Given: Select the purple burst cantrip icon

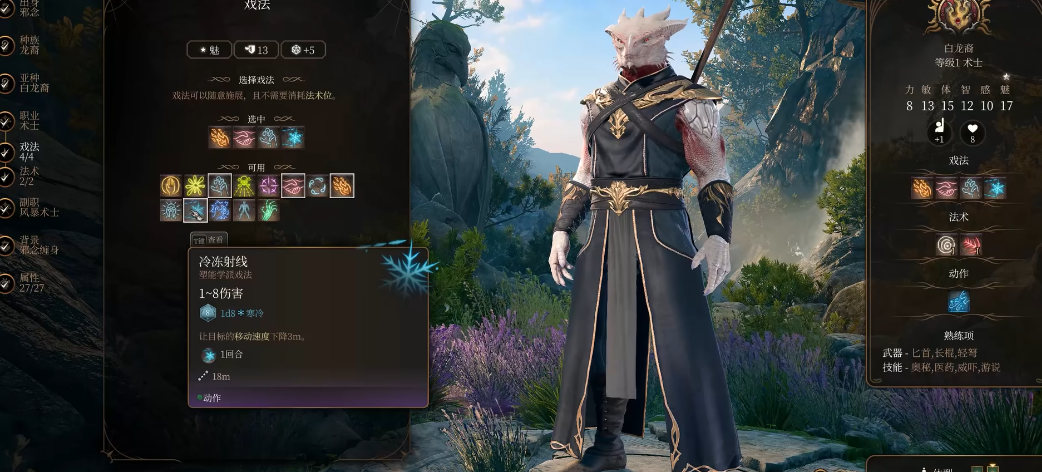Looking at the screenshot, I should [269, 186].
